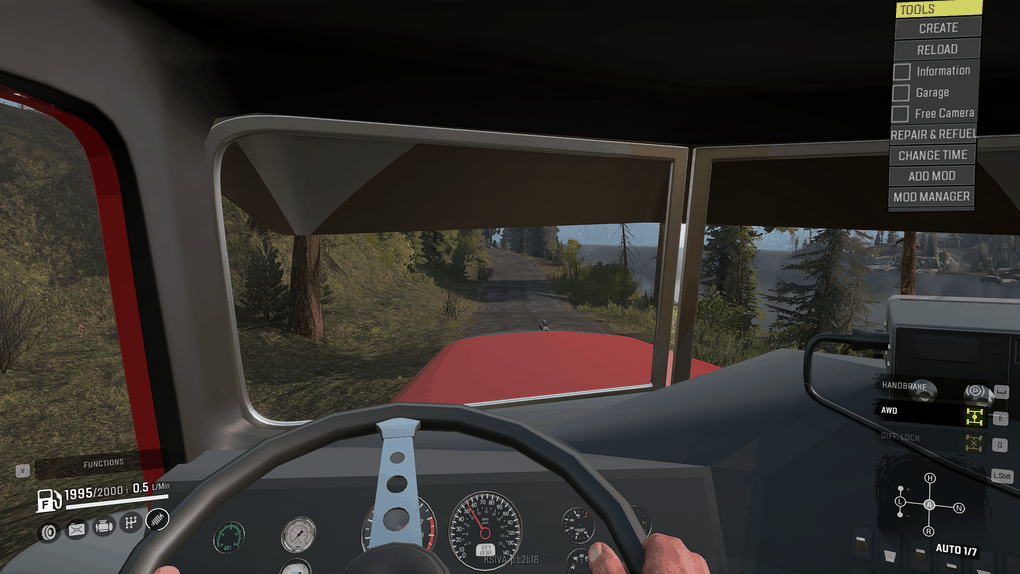
Task: Click the RELOAD button
Action: coord(937,49)
